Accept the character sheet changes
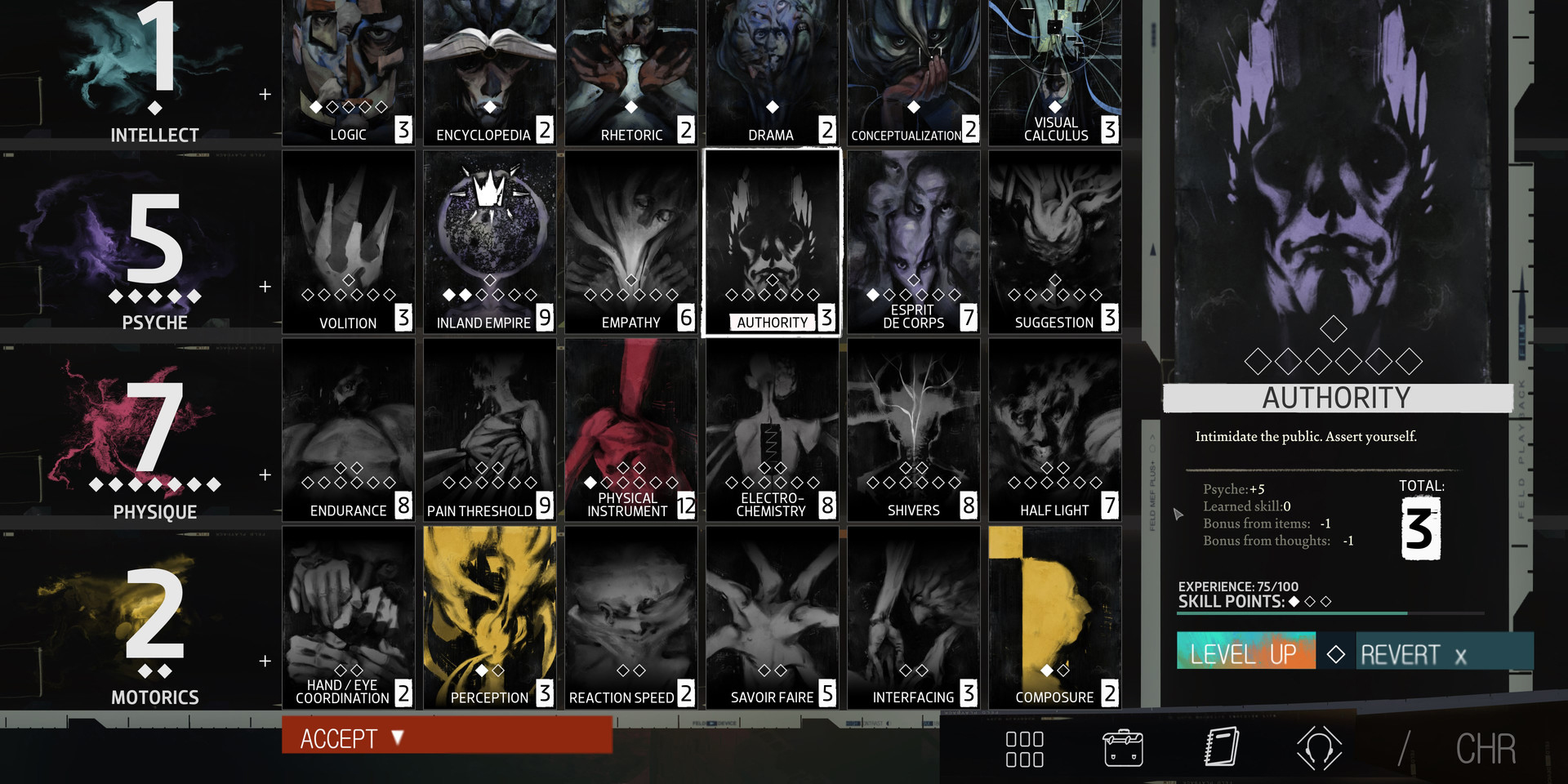1568x784 pixels. click(446, 737)
